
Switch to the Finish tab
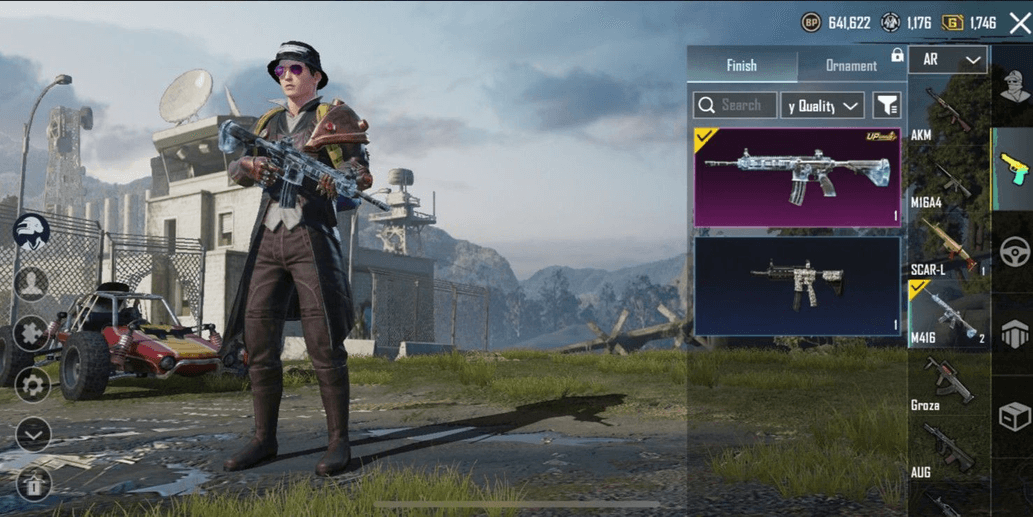point(741,66)
